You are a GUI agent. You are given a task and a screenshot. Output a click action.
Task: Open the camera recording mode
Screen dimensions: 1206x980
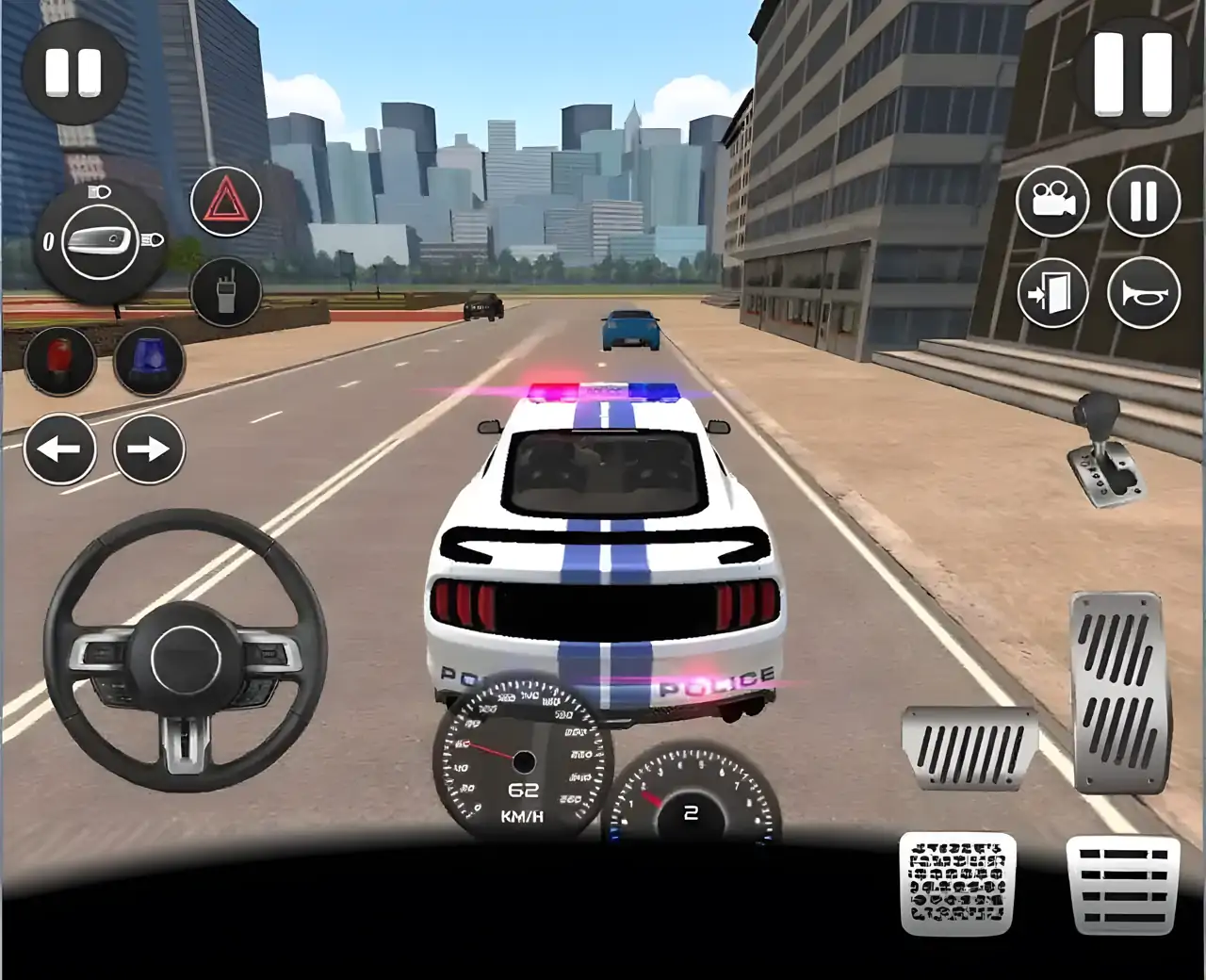point(1055,199)
